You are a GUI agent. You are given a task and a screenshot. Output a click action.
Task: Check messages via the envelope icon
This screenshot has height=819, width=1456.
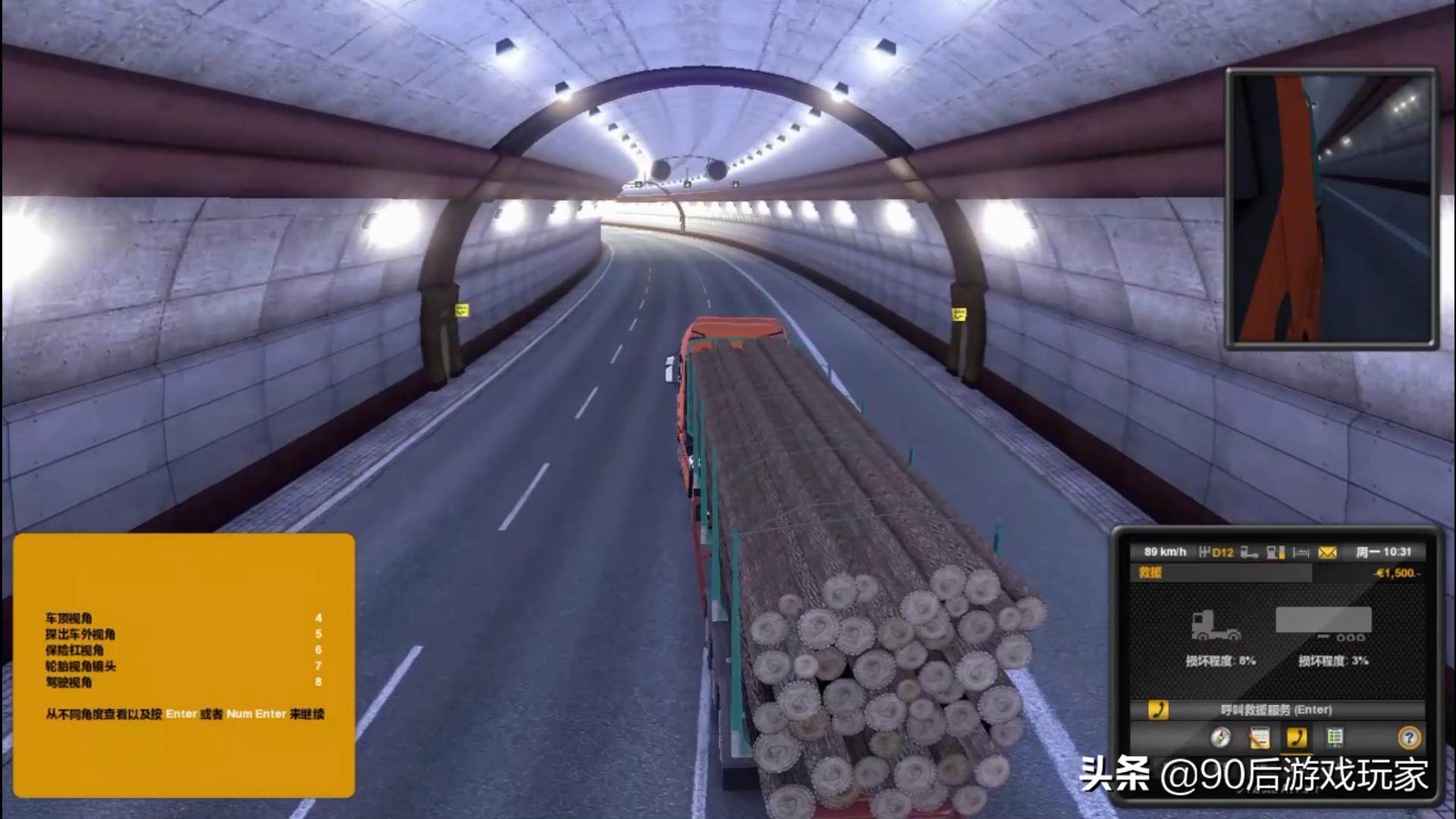click(1327, 552)
